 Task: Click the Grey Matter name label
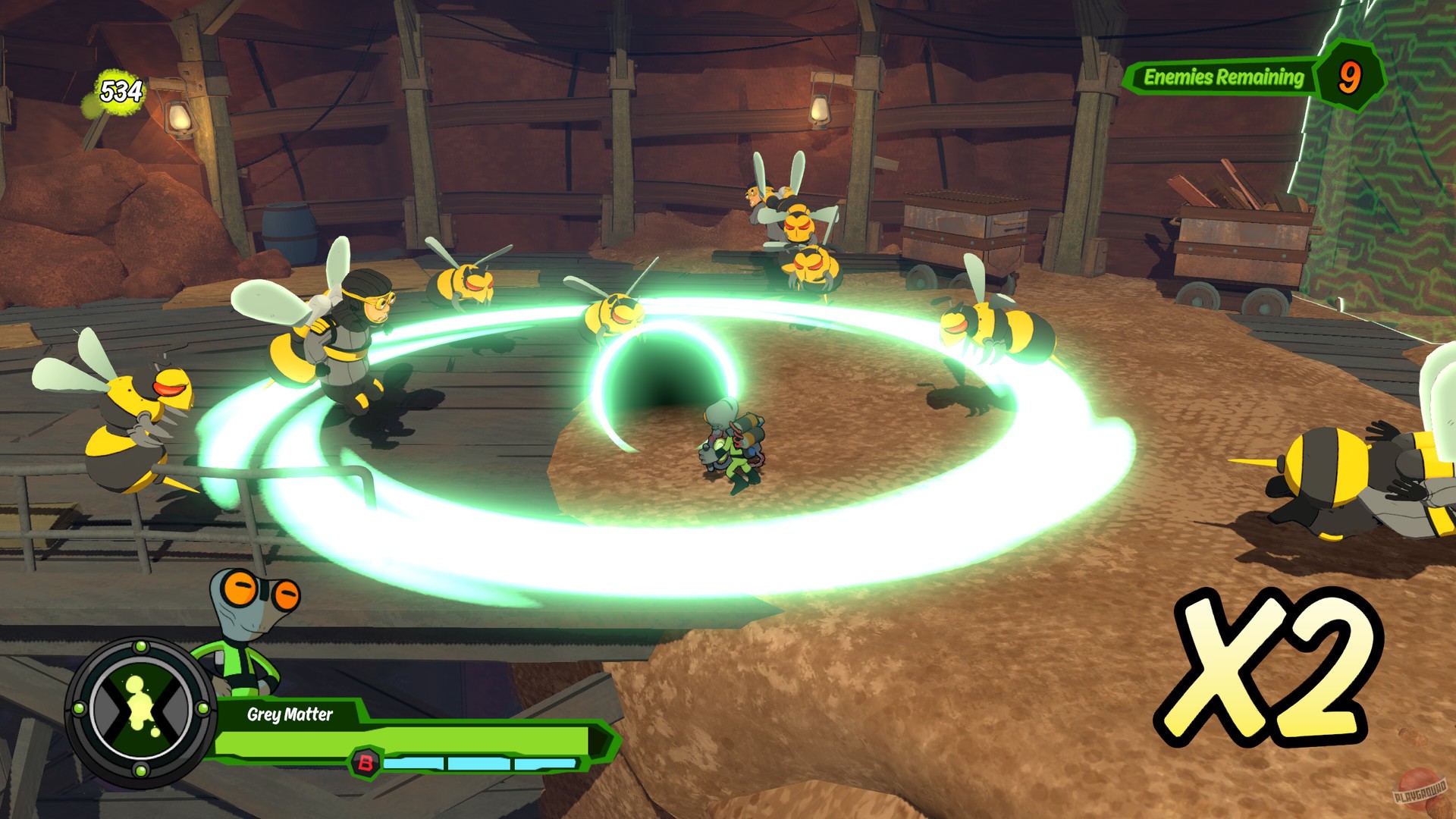[292, 715]
